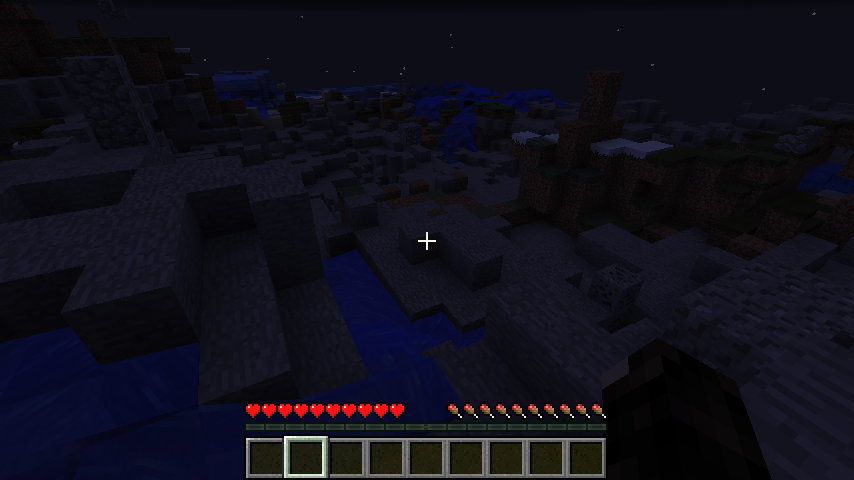Select the highlighted hotbar slot
854x480 pixels.
(305, 457)
